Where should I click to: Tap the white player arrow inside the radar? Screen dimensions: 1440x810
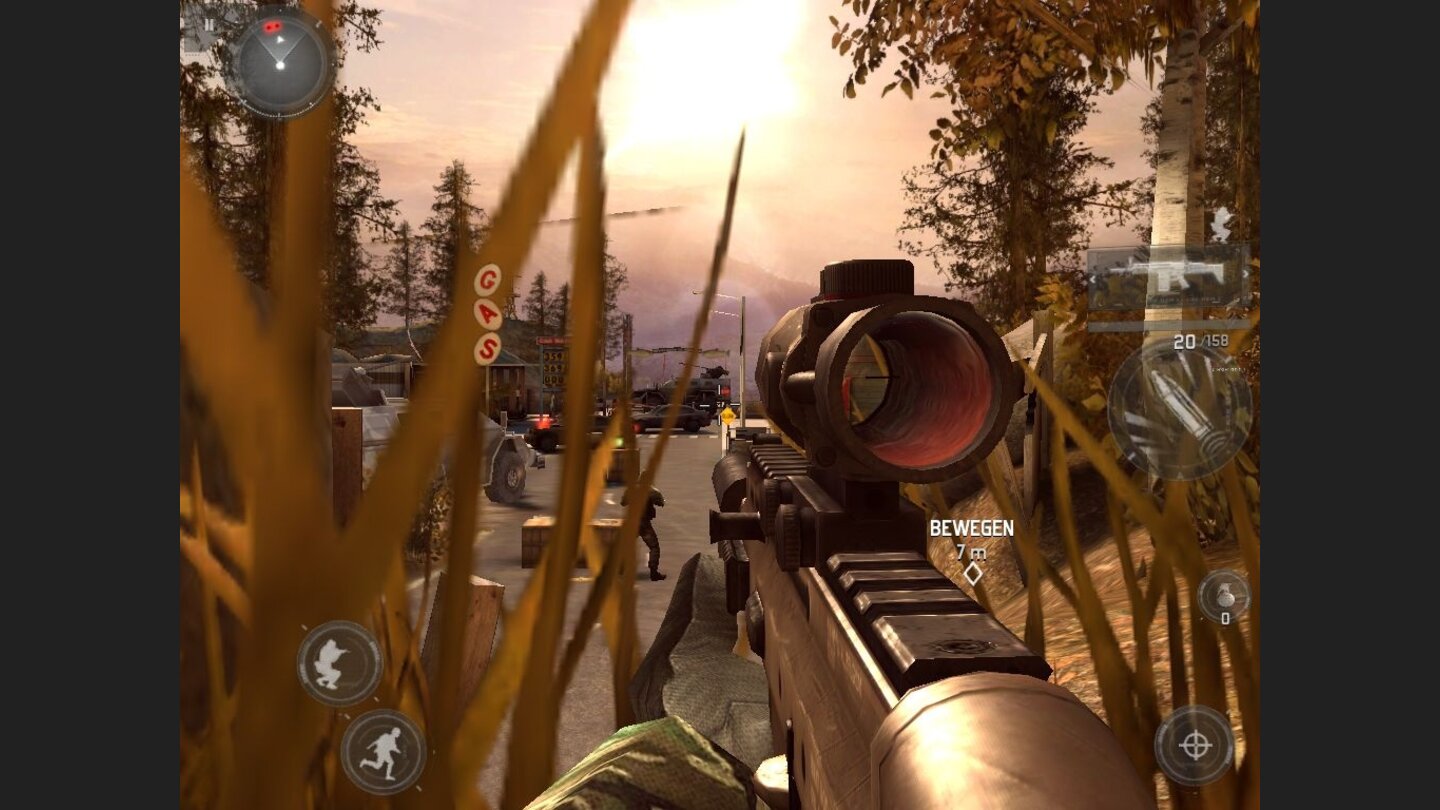[280, 39]
